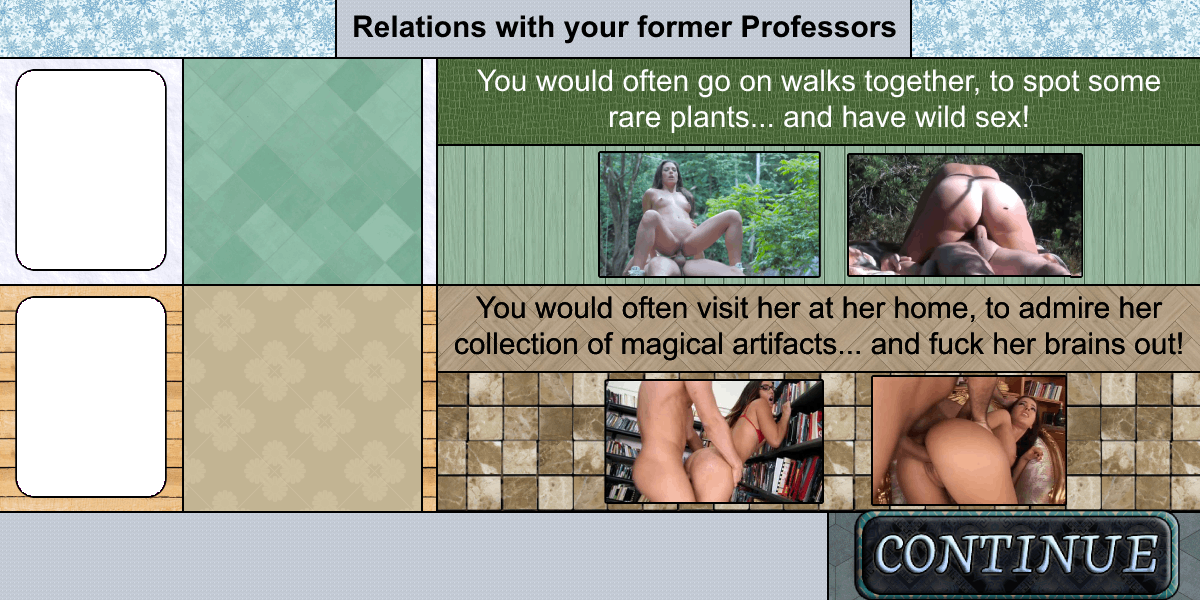Viewport: 1200px width, 600px height.
Task: Click the Continue button
Action: (1017, 555)
